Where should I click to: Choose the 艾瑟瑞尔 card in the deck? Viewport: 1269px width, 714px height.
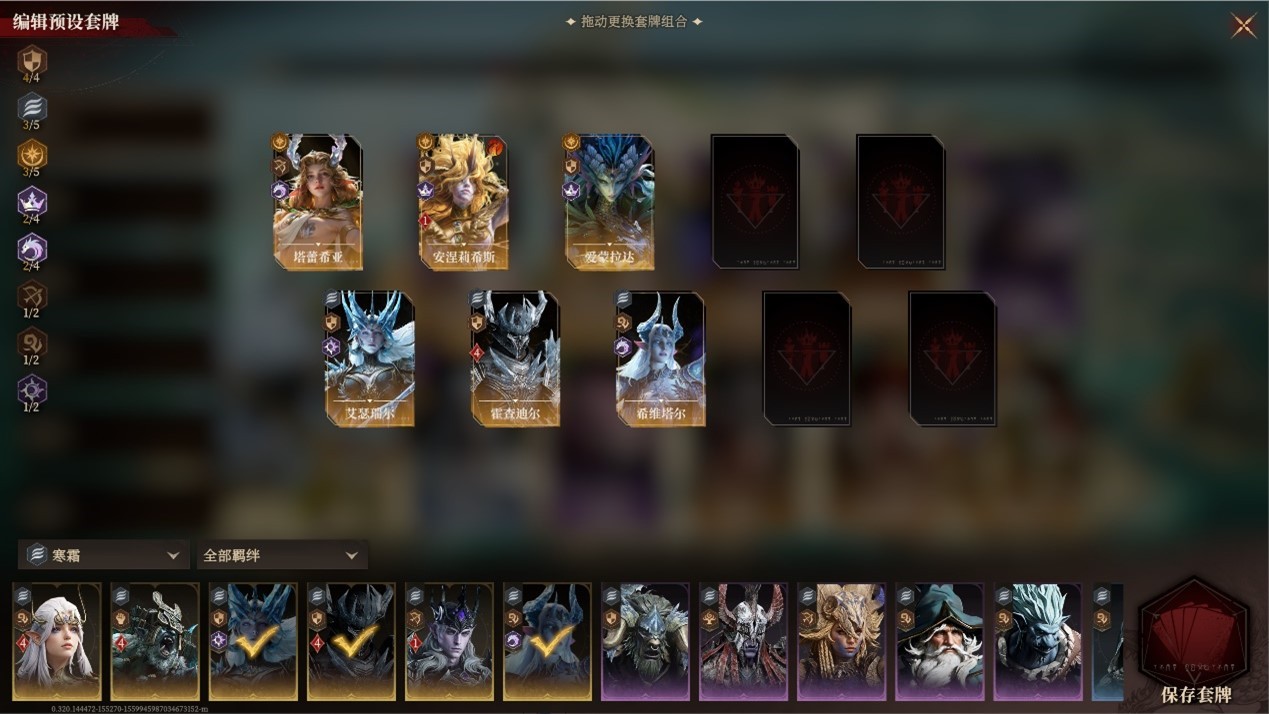(369, 358)
